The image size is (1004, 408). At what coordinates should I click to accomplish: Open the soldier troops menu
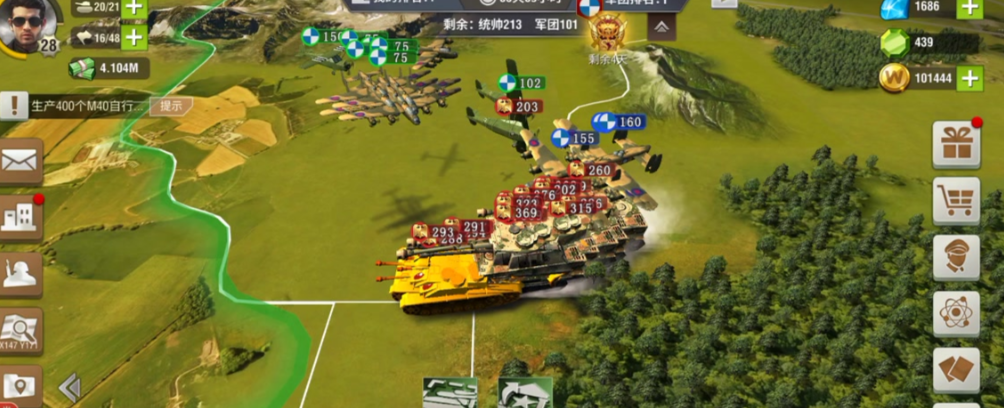[21, 273]
